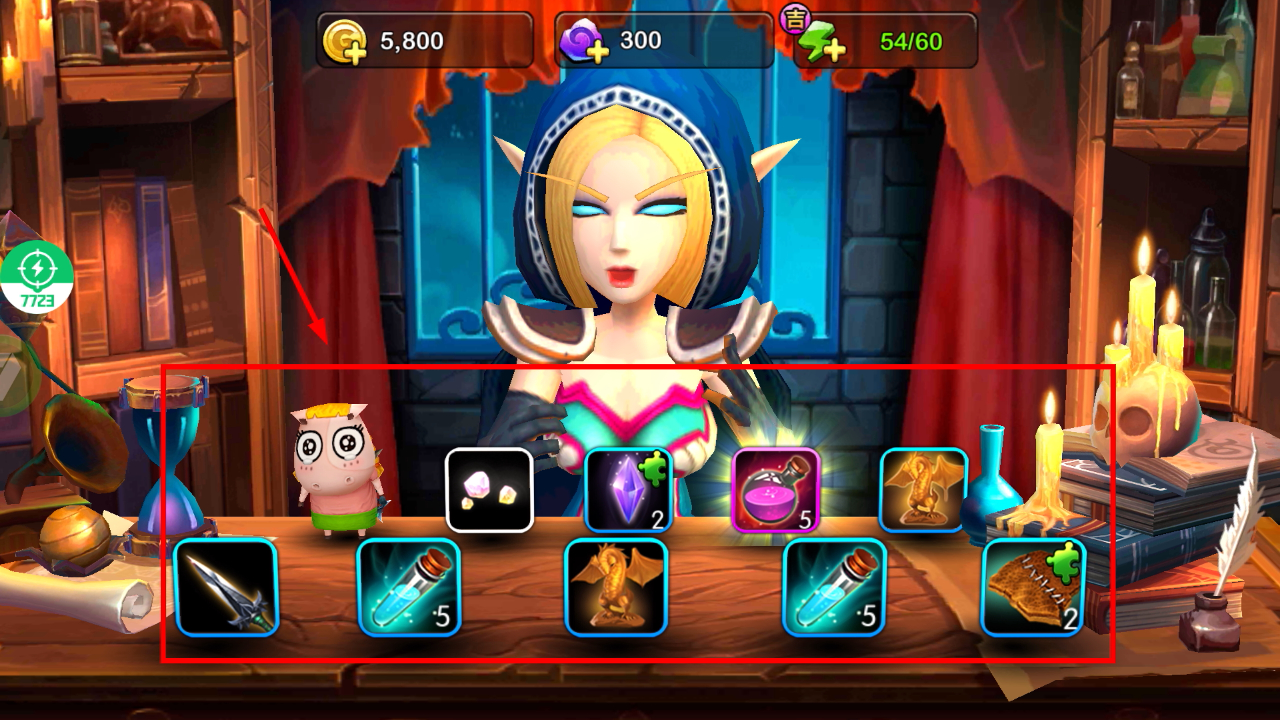Image resolution: width=1280 pixels, height=720 pixels.
Task: Choose the leather scroll fragment
Action: click(1033, 587)
